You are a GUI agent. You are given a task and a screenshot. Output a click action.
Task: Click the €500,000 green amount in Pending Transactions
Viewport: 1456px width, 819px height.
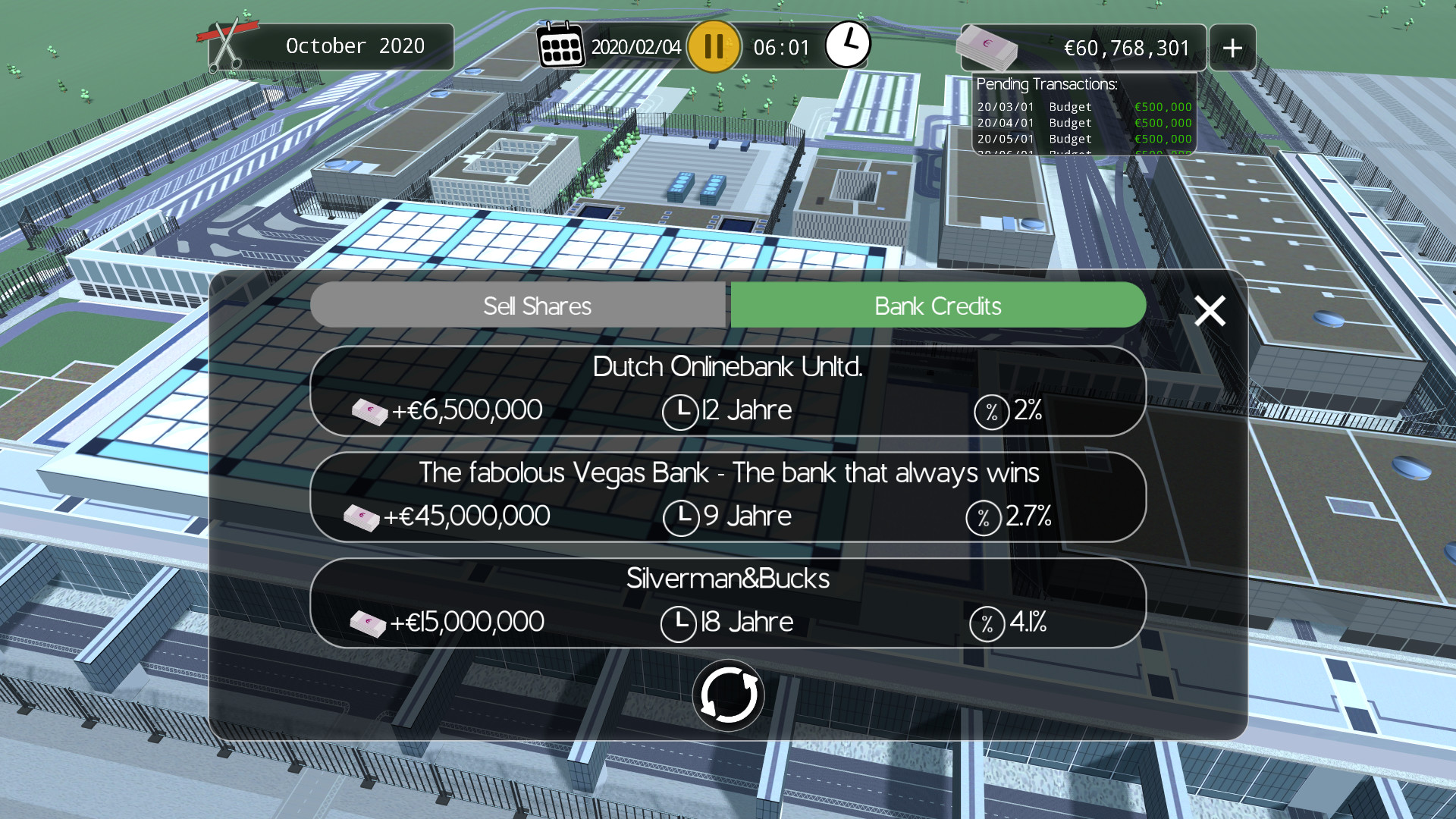click(x=1162, y=107)
